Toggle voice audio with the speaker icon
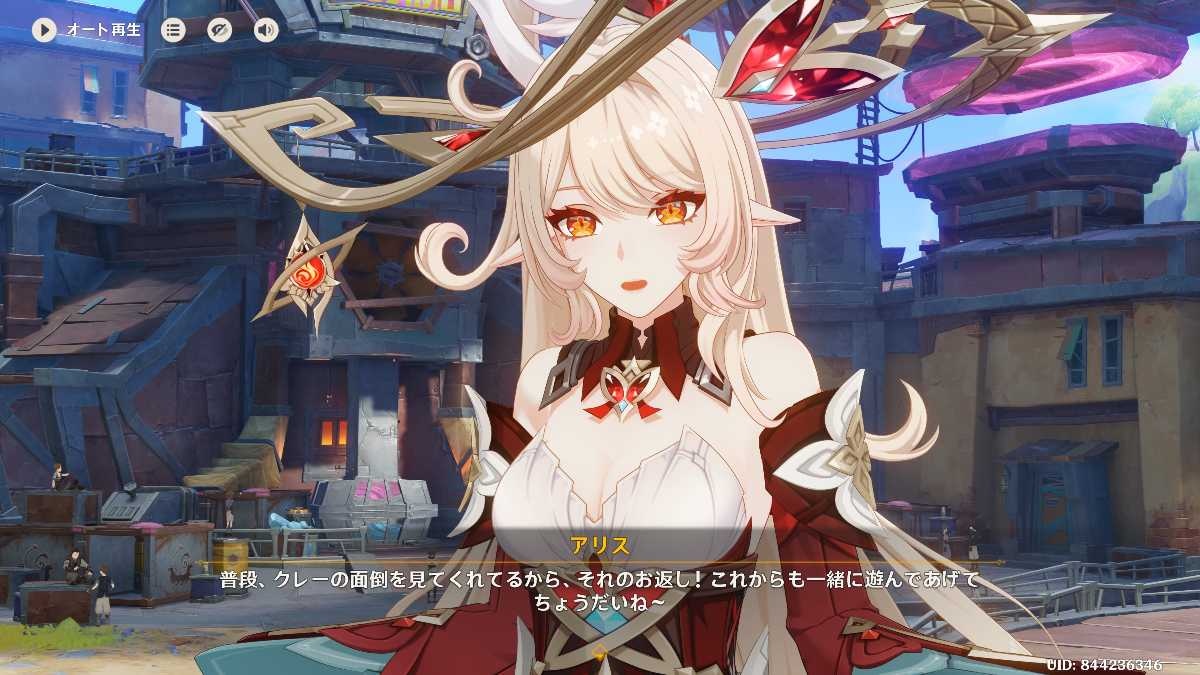Viewport: 1200px width, 675px height. pyautogui.click(x=266, y=29)
